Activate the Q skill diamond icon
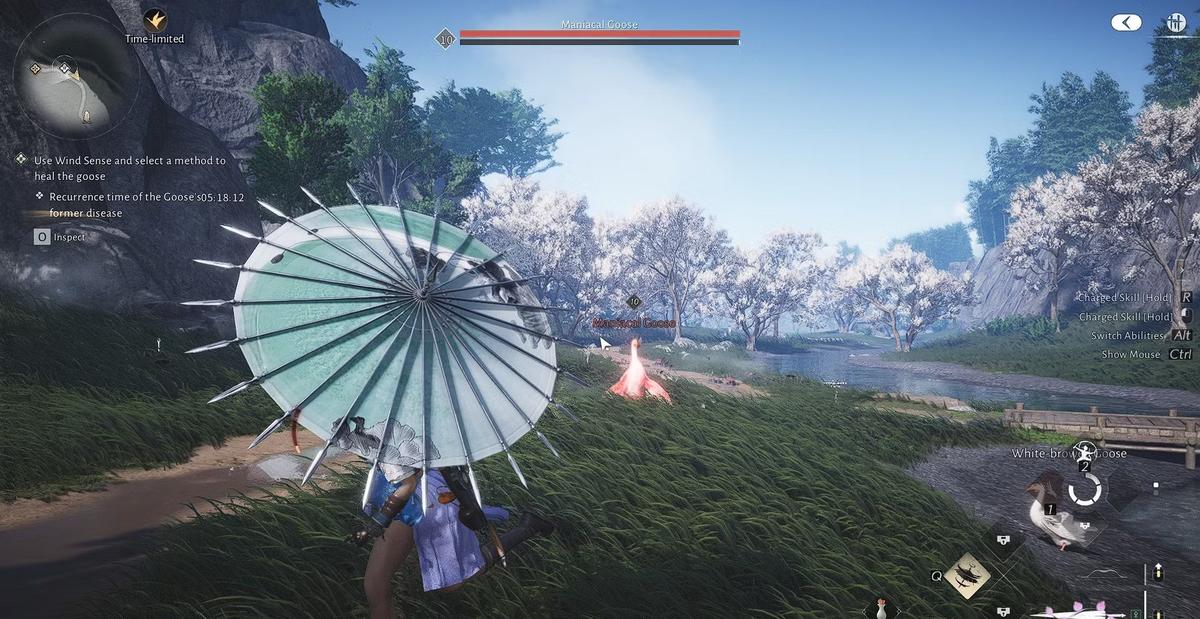This screenshot has height=619, width=1200. coord(967,575)
